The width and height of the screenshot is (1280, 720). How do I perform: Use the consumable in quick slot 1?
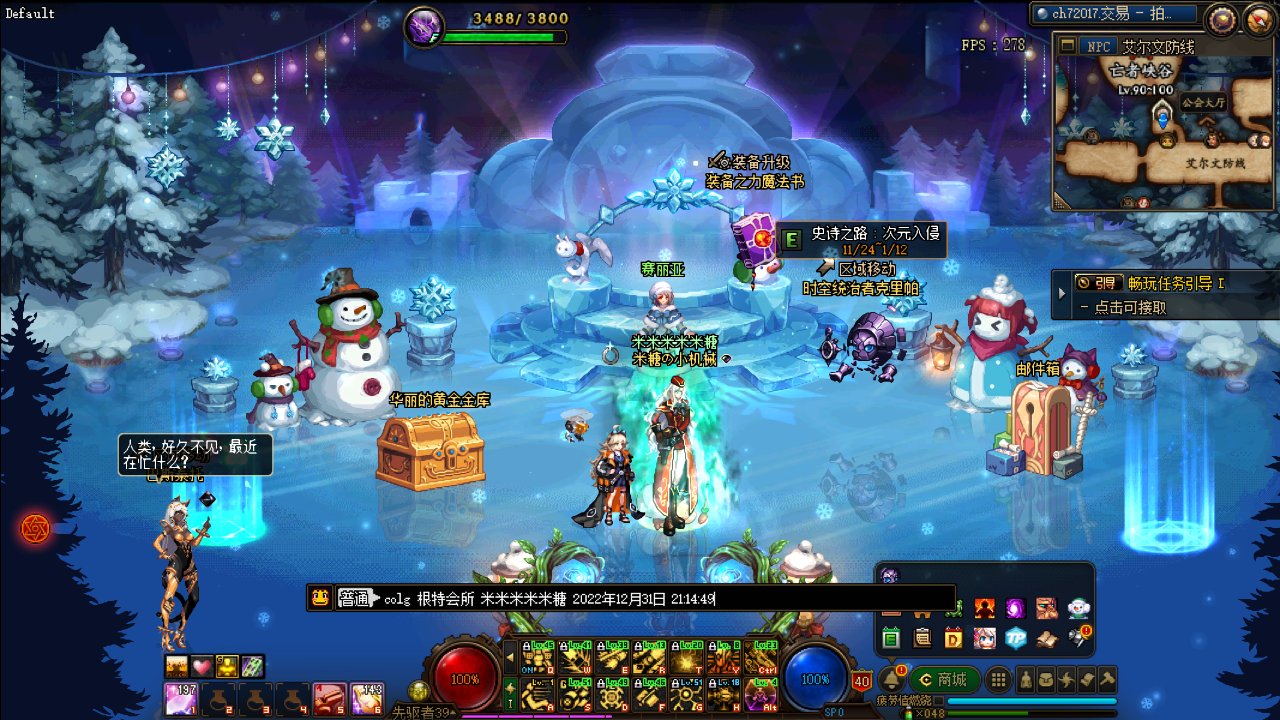click(181, 698)
